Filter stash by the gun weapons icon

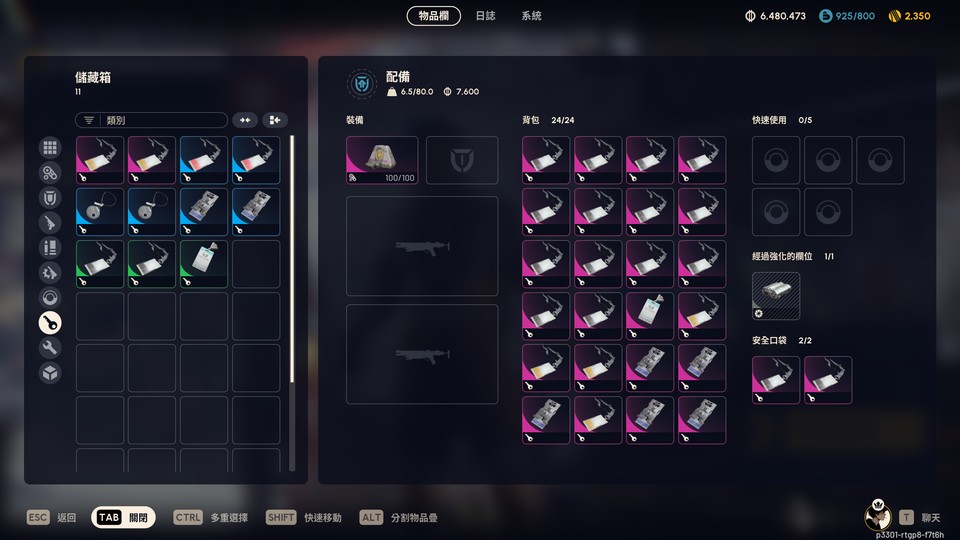[50, 222]
